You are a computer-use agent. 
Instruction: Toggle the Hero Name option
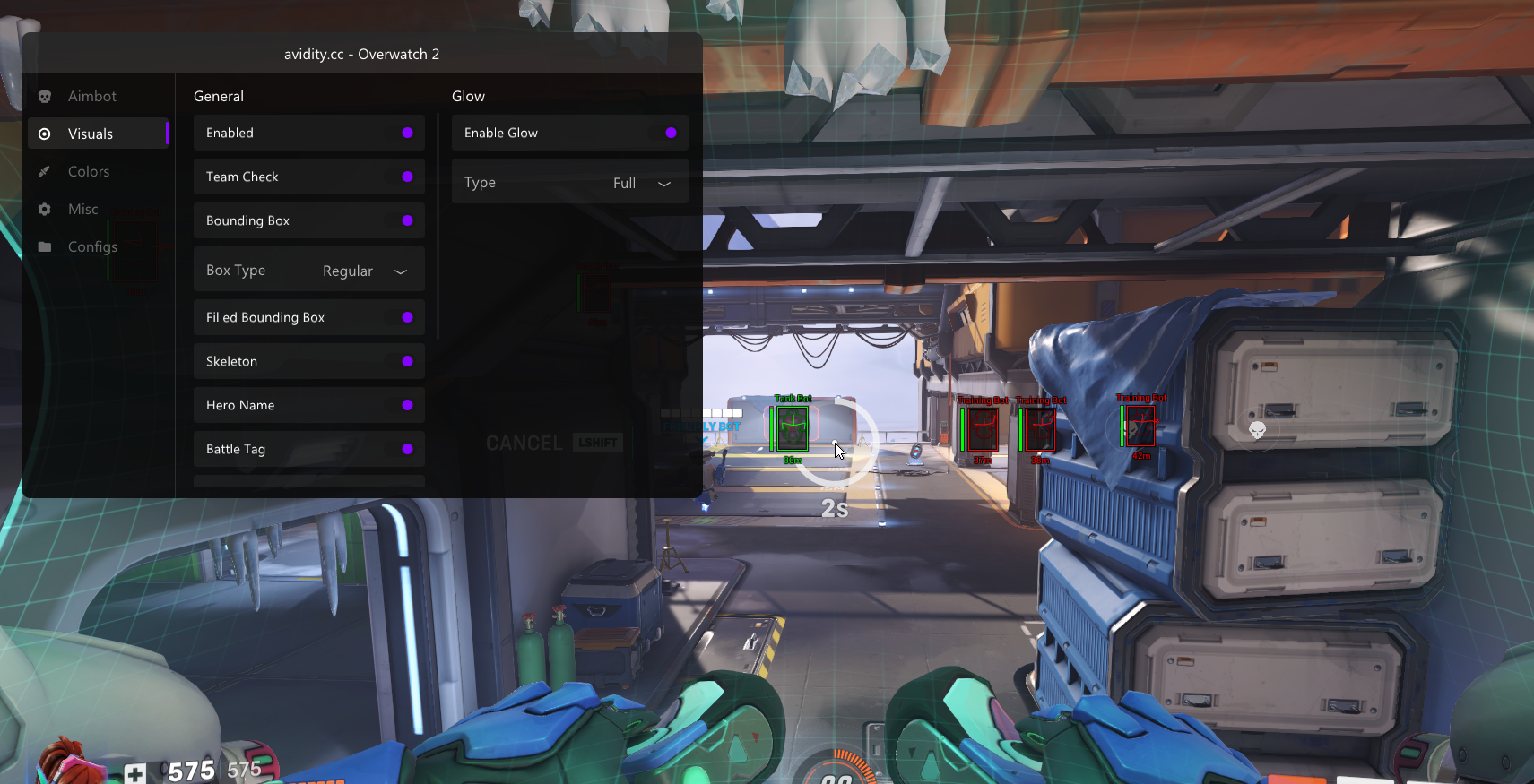(406, 405)
